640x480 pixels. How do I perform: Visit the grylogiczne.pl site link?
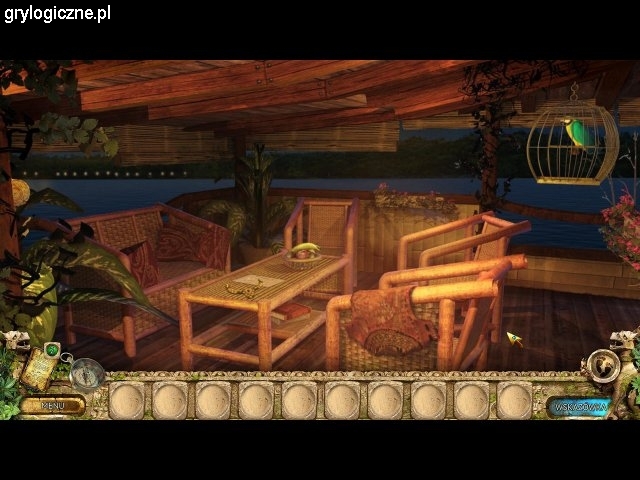coord(56,13)
